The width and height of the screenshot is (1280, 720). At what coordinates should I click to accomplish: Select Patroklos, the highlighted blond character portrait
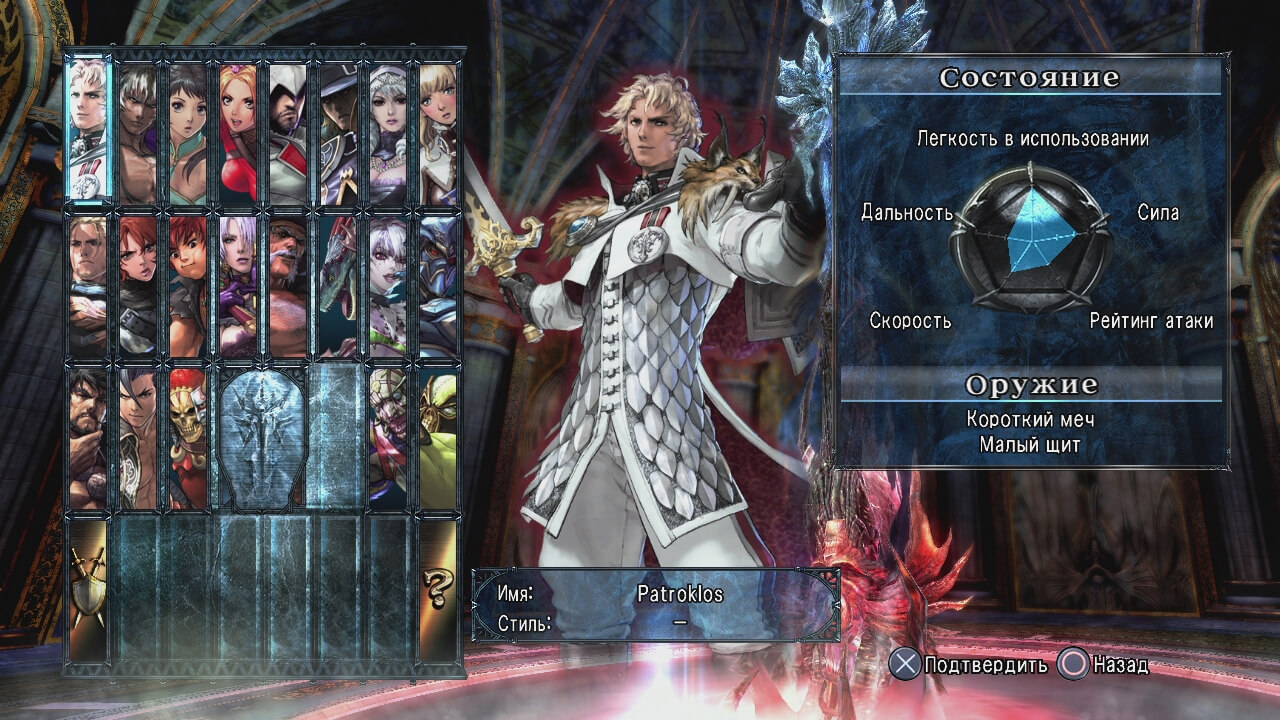click(89, 130)
